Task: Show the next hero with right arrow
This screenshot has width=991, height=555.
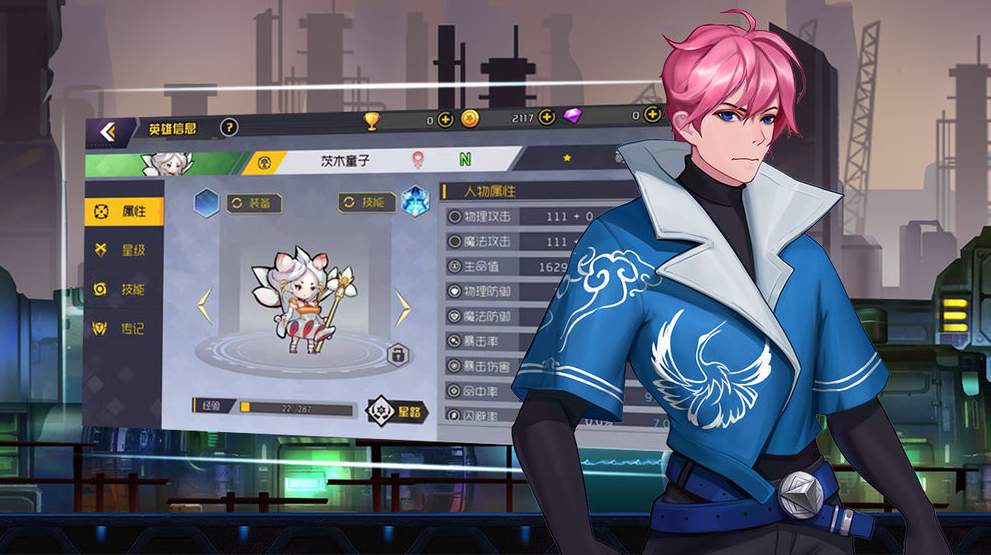Action: tap(402, 306)
